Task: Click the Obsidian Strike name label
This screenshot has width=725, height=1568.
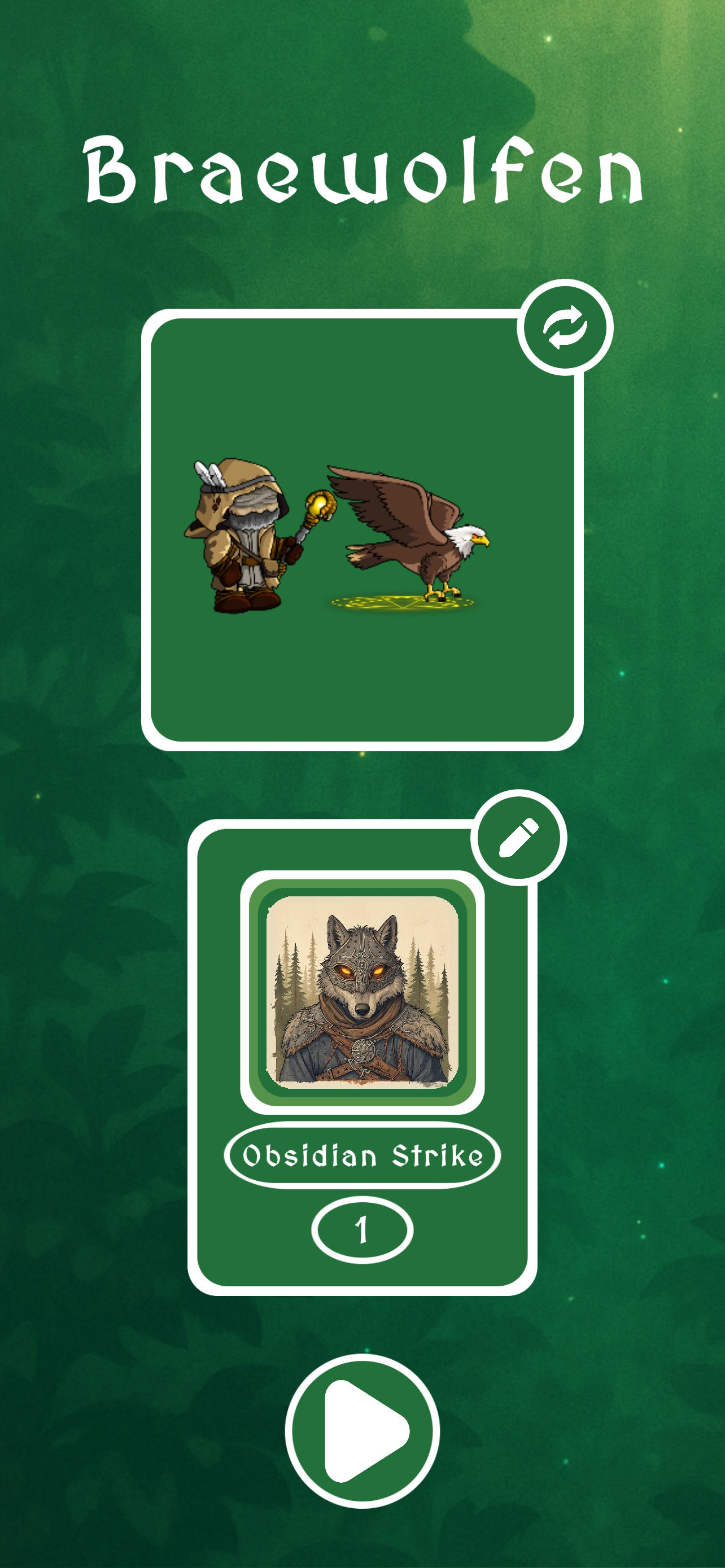Action: 362,1155
